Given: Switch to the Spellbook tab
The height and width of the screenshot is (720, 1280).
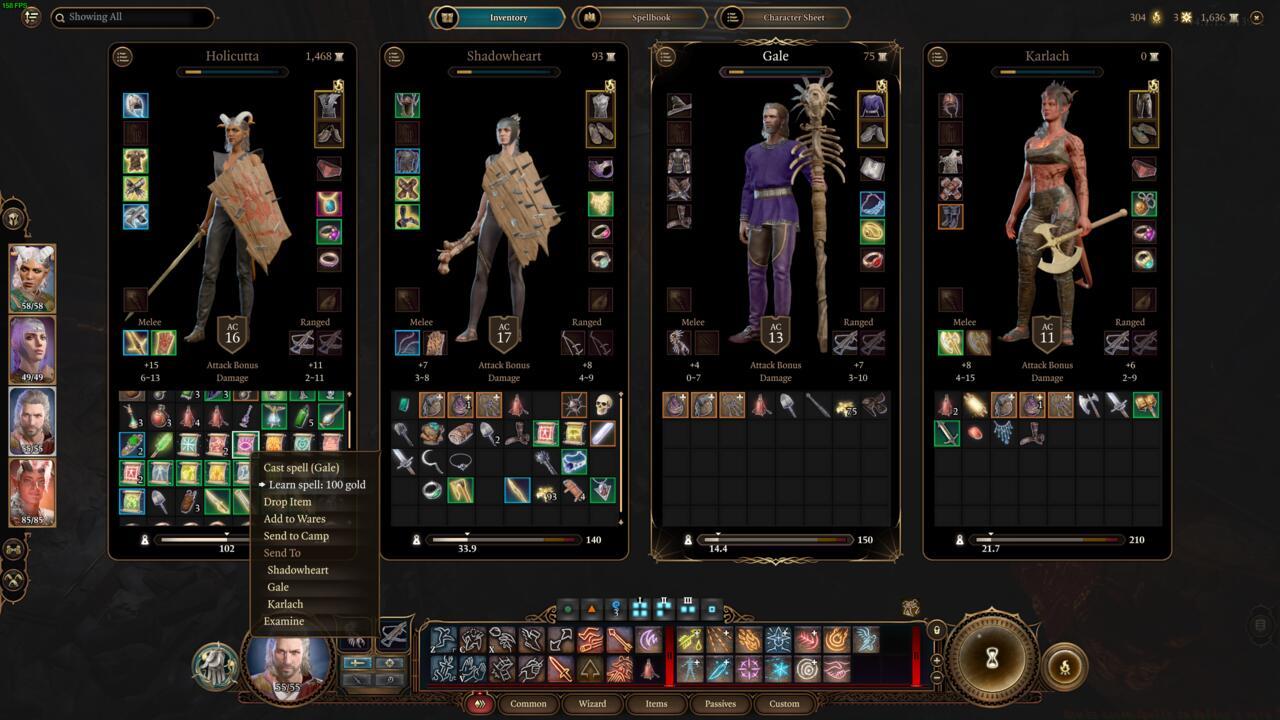Looking at the screenshot, I should pos(640,17).
